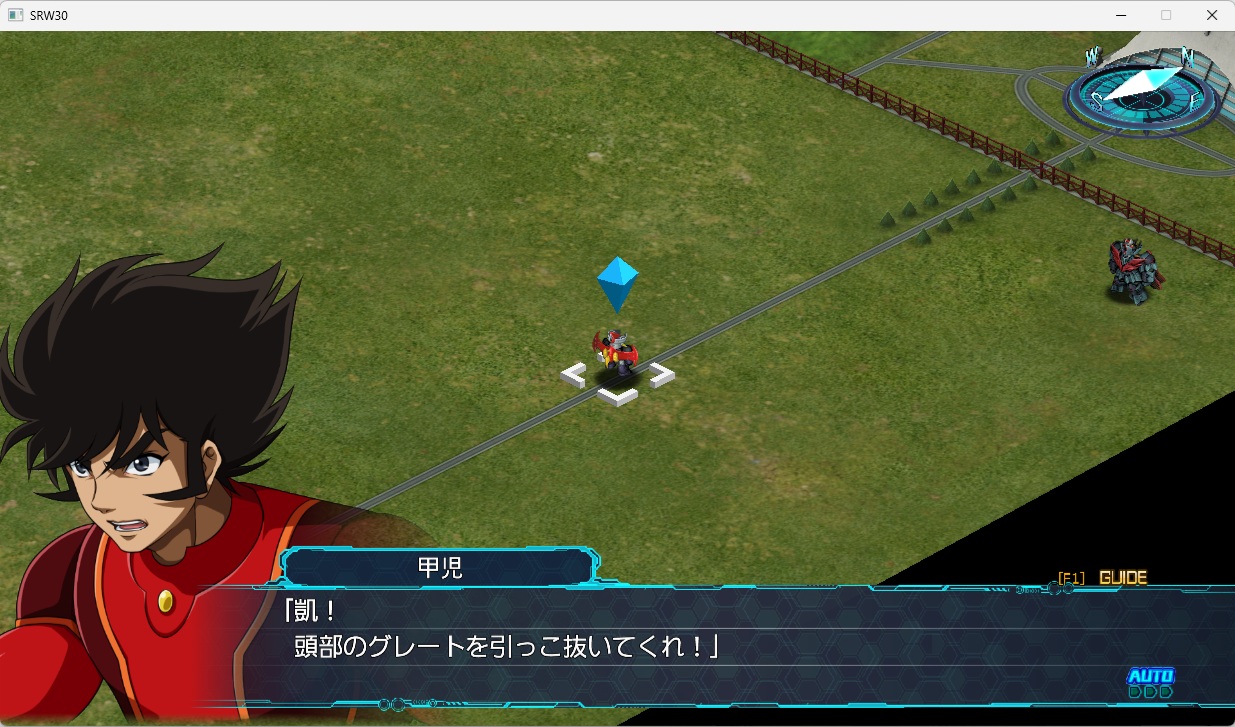Close the SRW30 window
The width and height of the screenshot is (1235, 727).
pos(1212,15)
